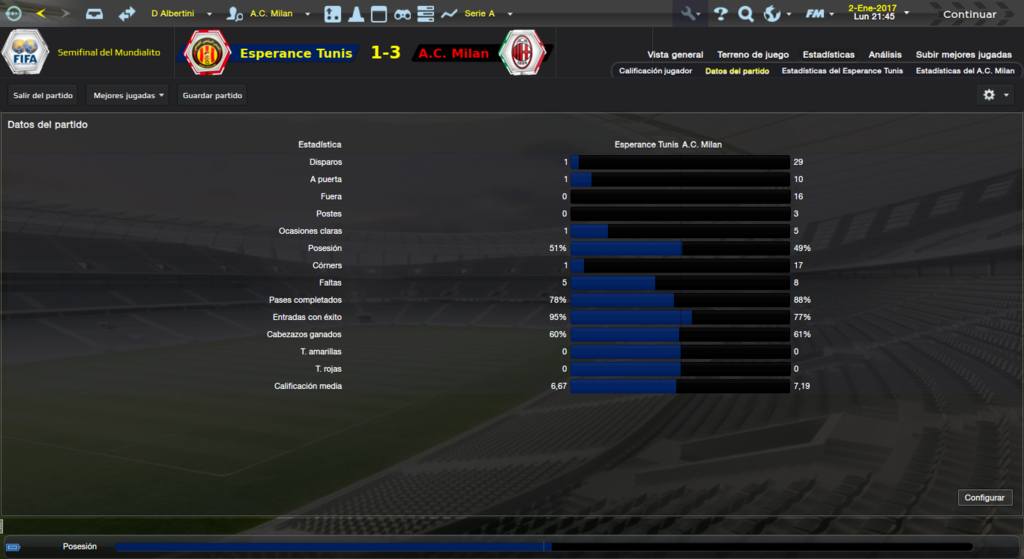Go to the Análisis tab
This screenshot has width=1024, height=559.
884,55
